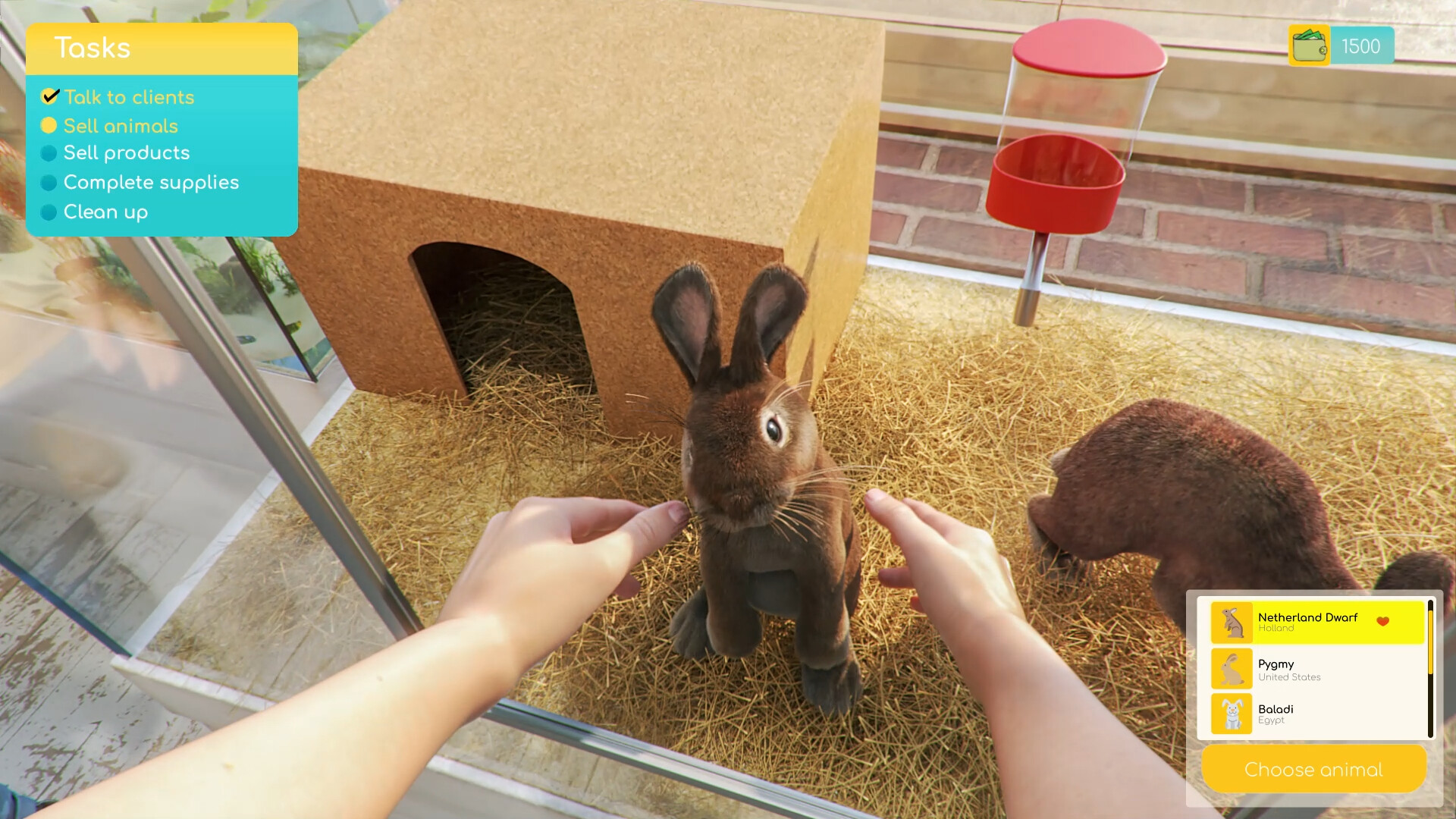Screen dimensions: 1456x819
Task: Click the checkmark beside Talk to clients
Action: 50,96
